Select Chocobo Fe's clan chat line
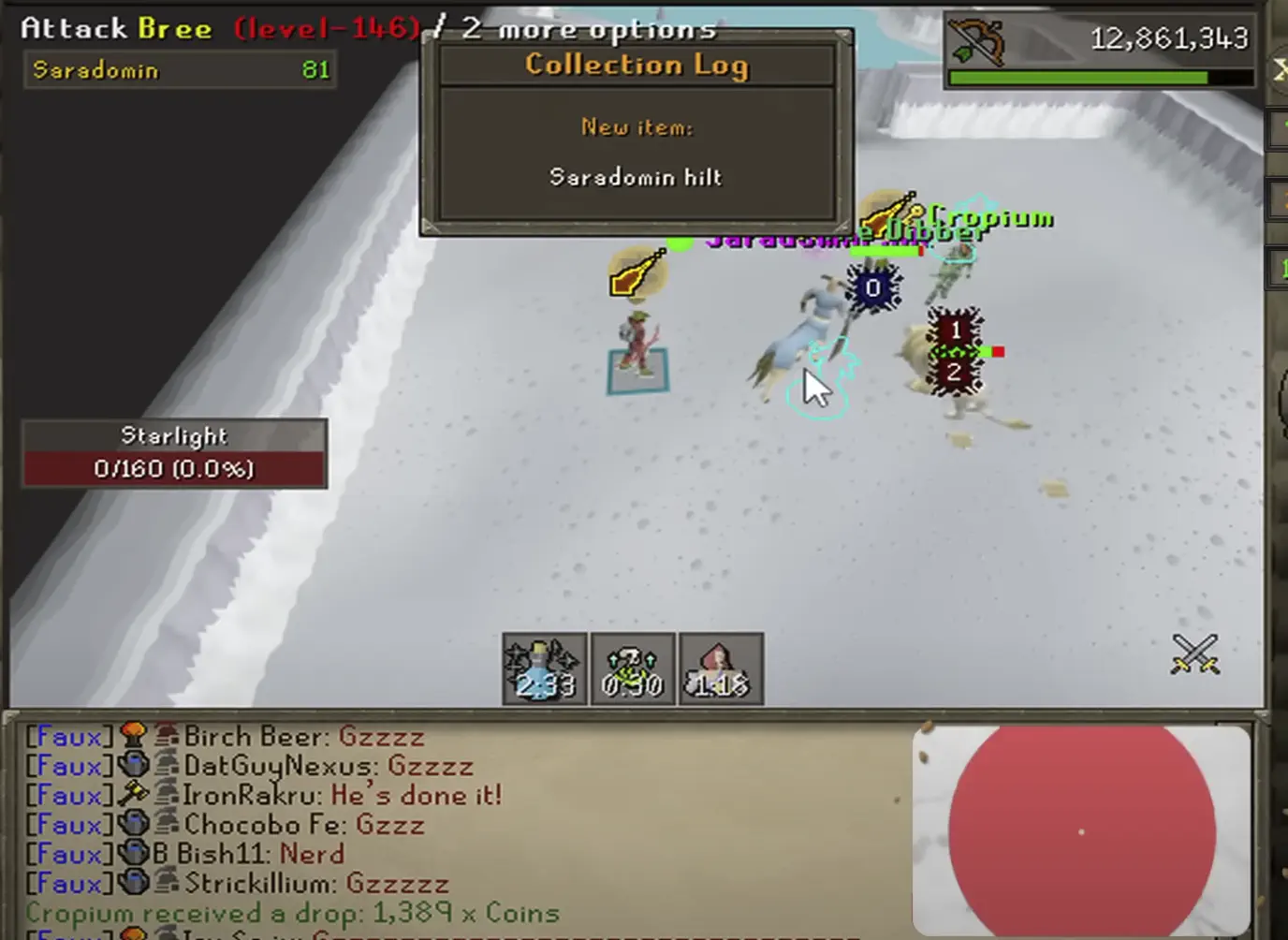 click(x=304, y=825)
